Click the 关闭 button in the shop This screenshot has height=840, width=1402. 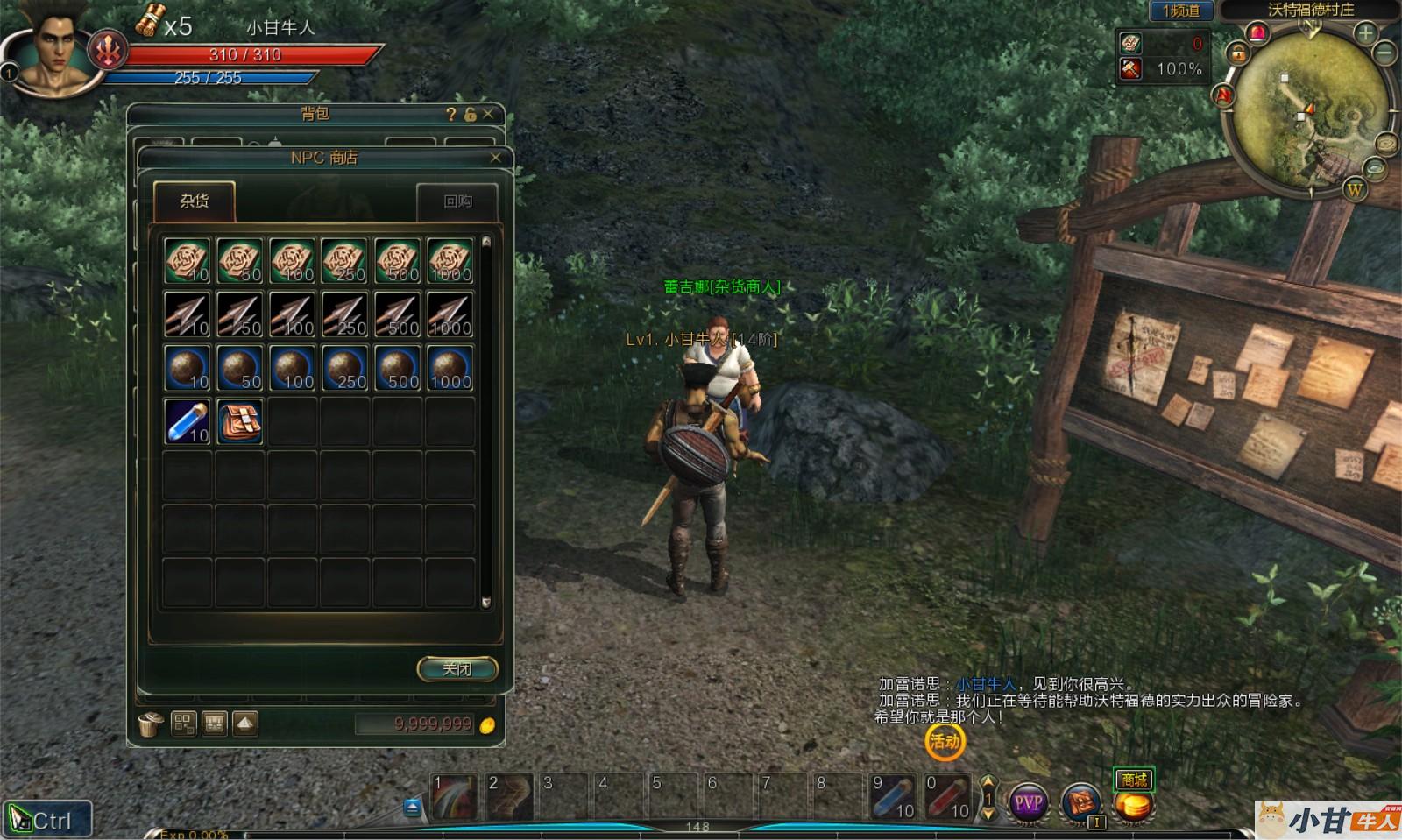click(457, 669)
